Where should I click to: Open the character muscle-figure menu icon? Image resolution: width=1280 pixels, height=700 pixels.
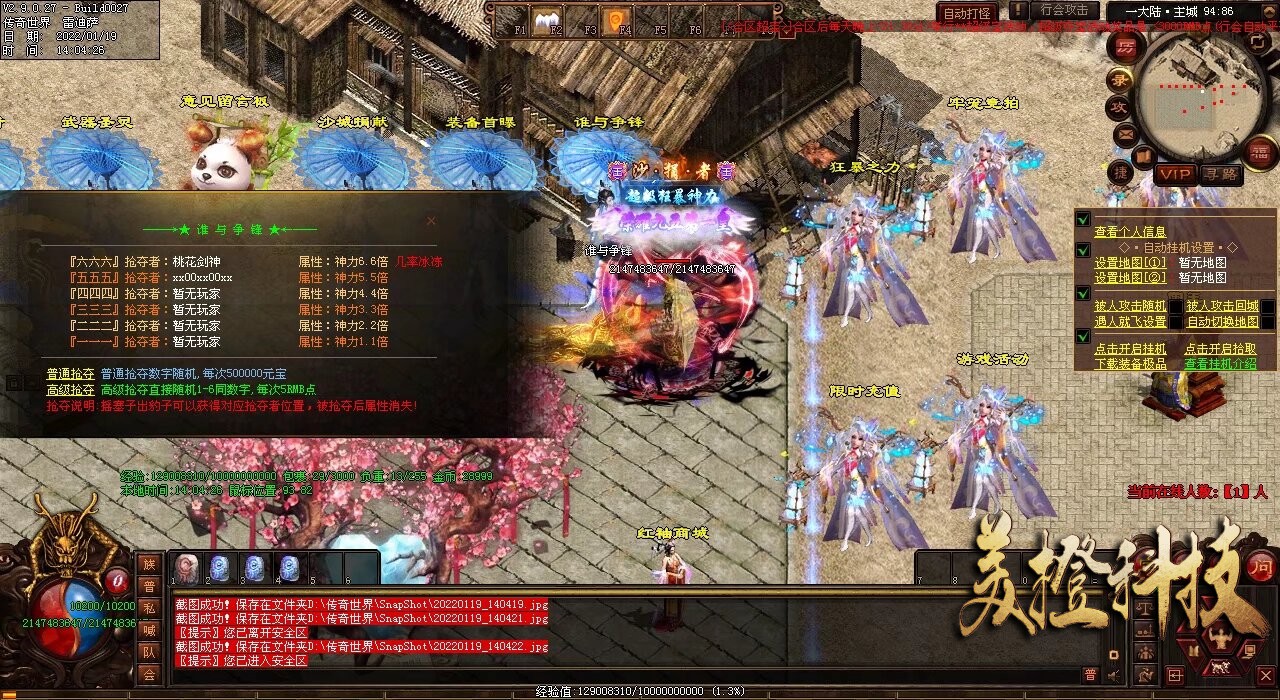[x=1219, y=639]
